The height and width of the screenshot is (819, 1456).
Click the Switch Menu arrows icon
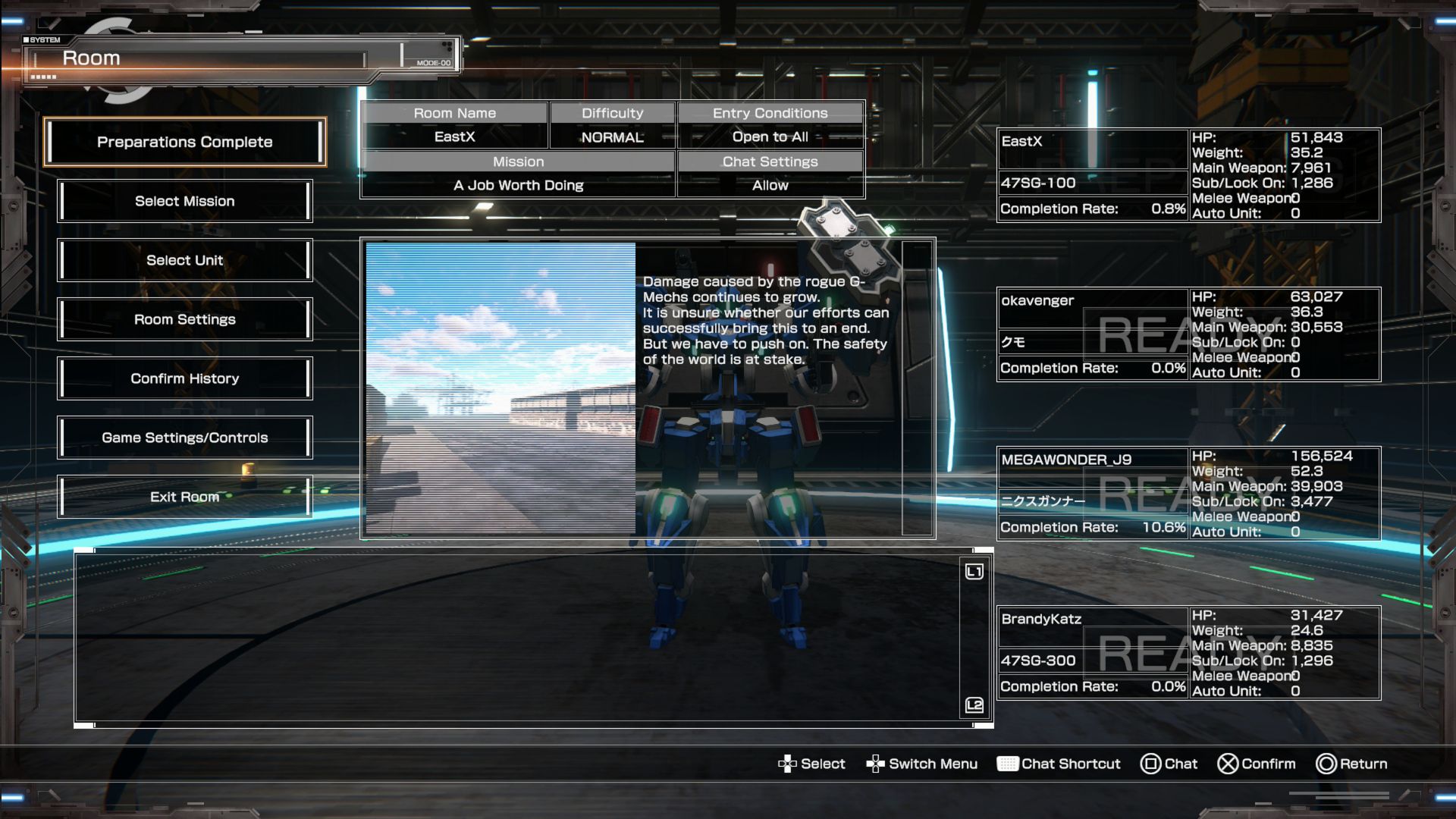[x=877, y=764]
